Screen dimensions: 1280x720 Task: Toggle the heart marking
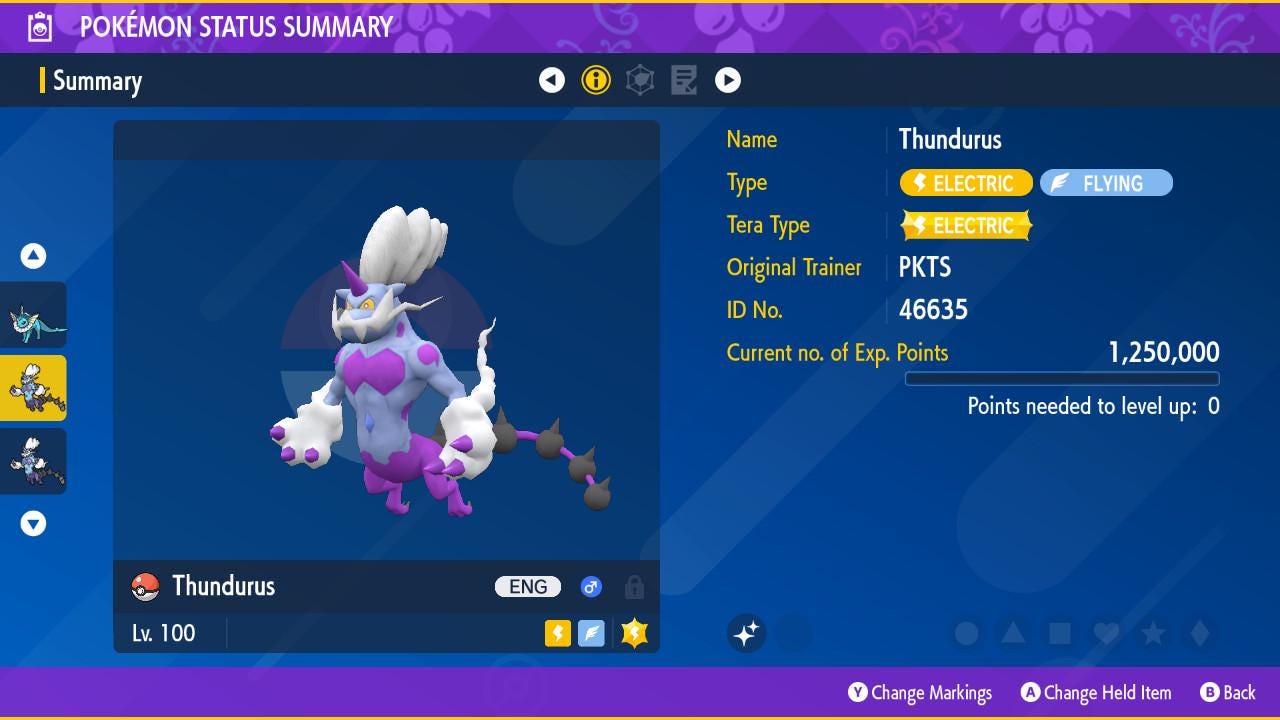pos(1106,633)
